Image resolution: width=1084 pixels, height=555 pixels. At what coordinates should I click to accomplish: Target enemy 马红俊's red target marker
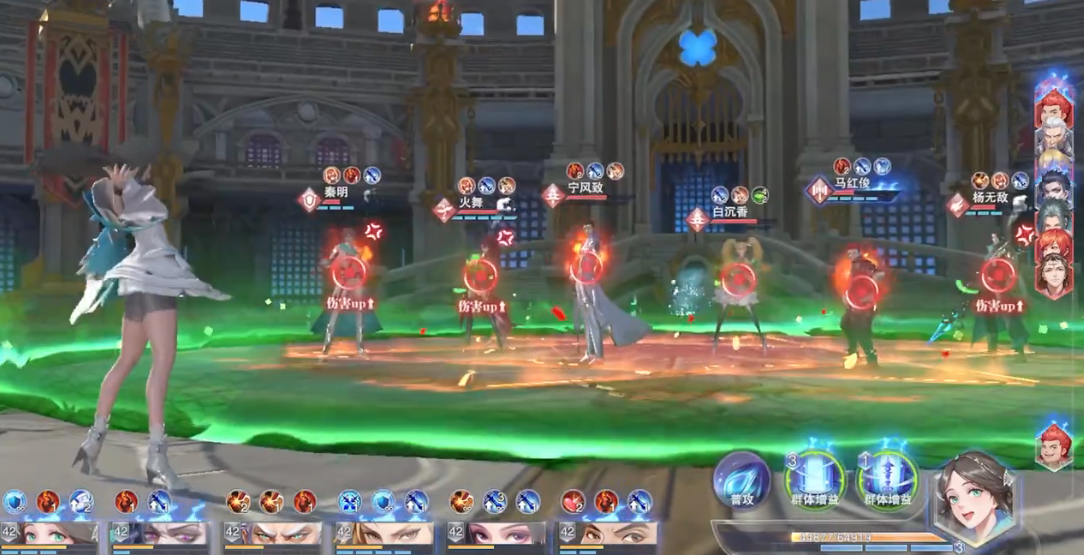(861, 291)
